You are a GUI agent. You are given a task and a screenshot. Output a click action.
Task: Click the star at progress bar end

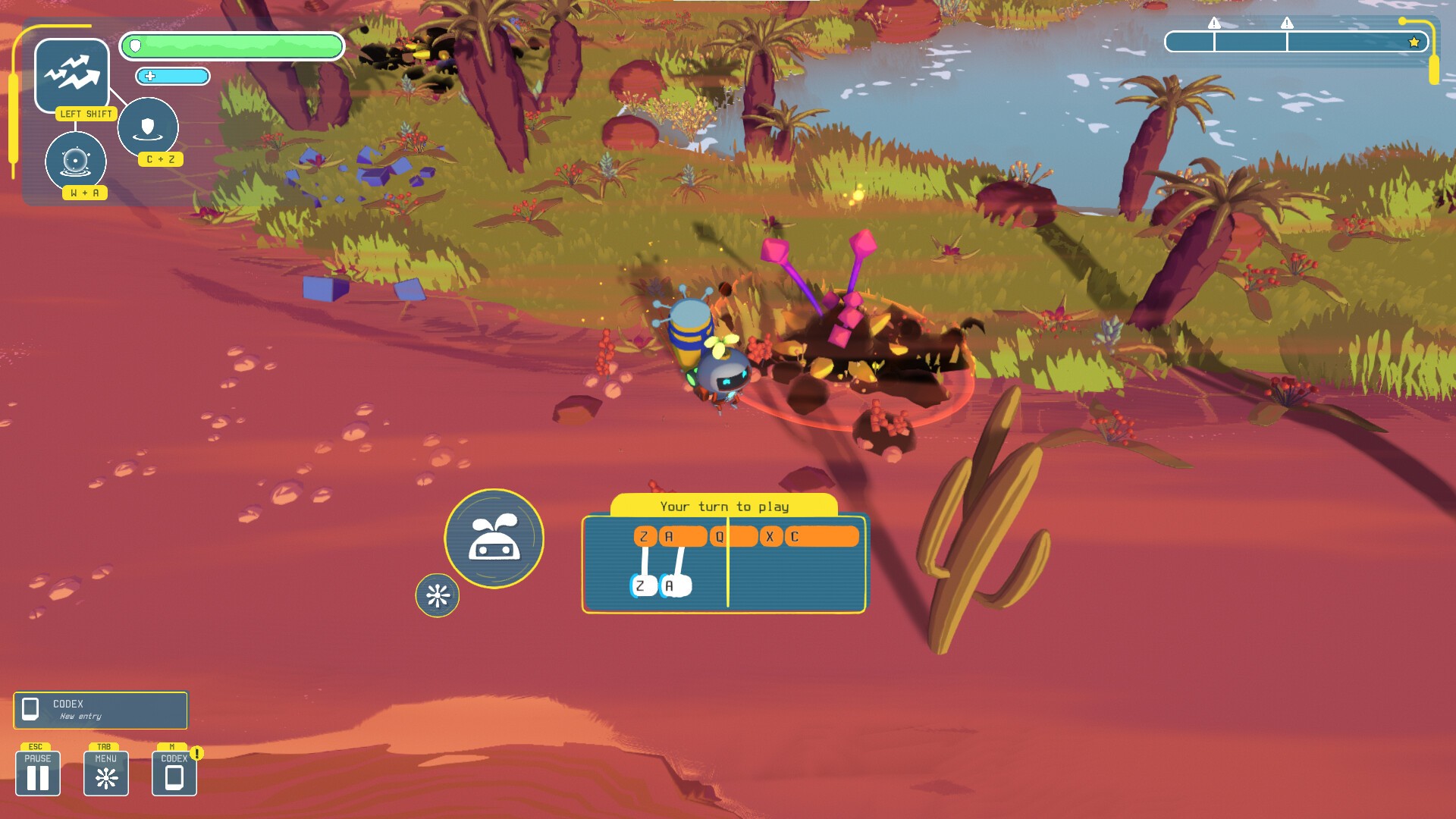[1414, 42]
